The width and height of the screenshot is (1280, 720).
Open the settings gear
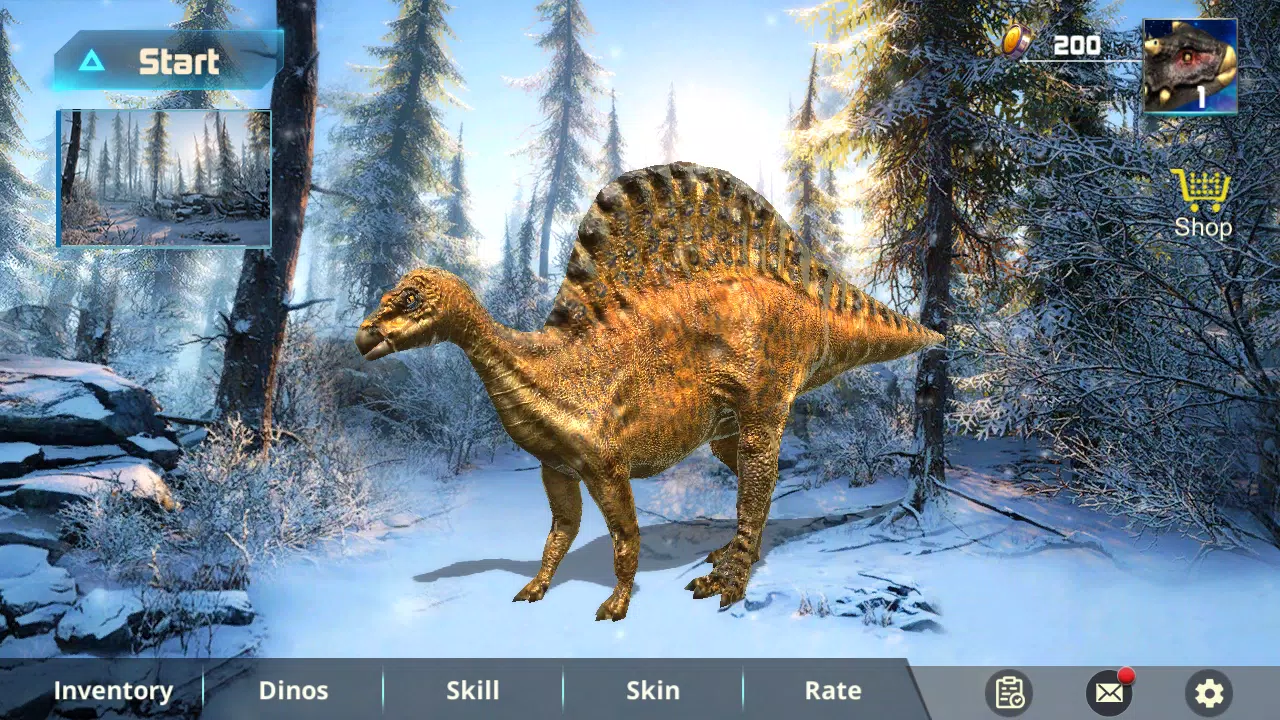(1209, 692)
